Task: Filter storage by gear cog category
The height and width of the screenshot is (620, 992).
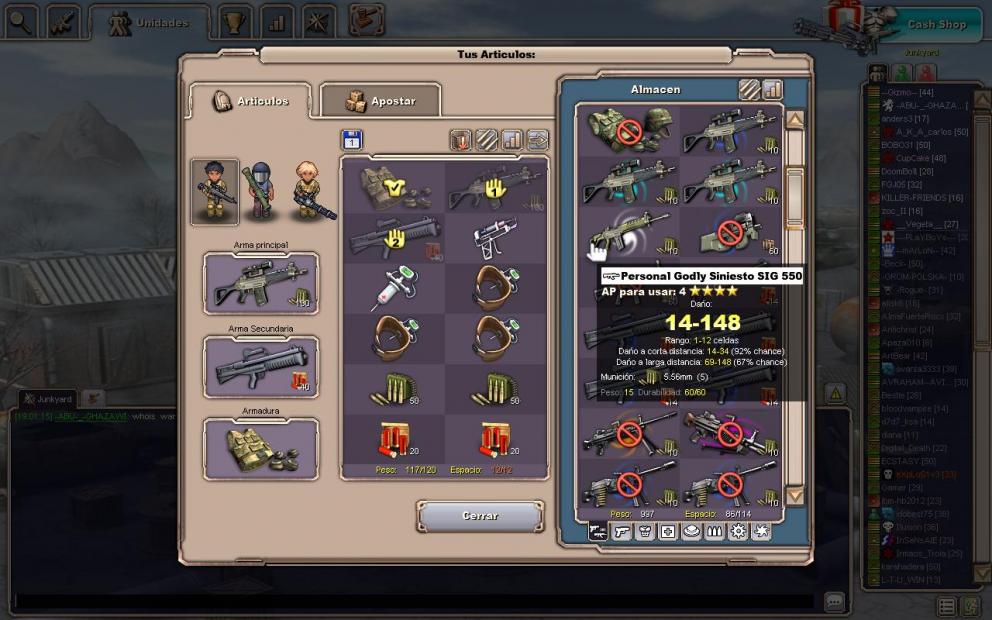Action: click(738, 532)
